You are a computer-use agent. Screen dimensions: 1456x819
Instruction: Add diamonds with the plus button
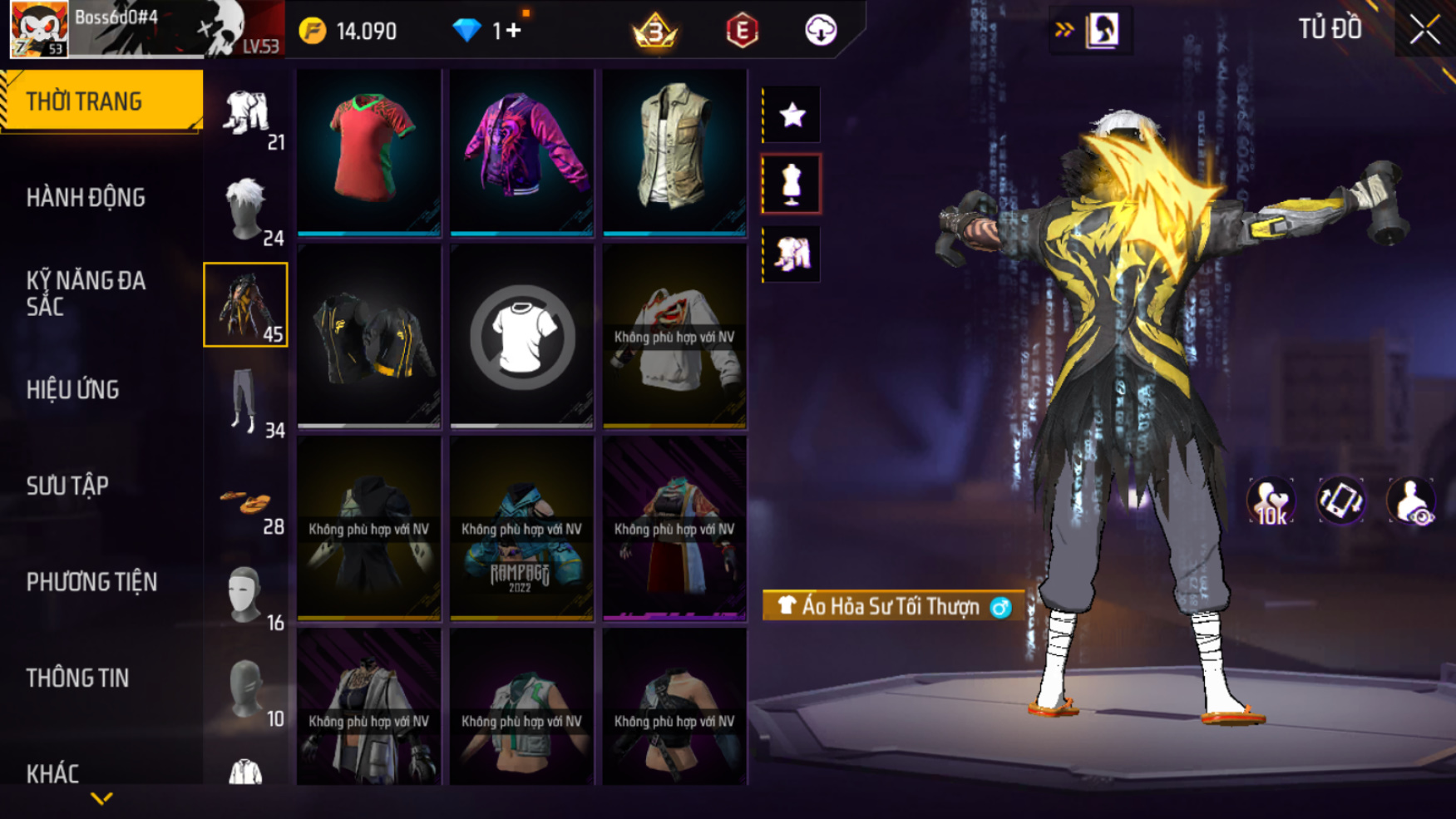coord(513,31)
